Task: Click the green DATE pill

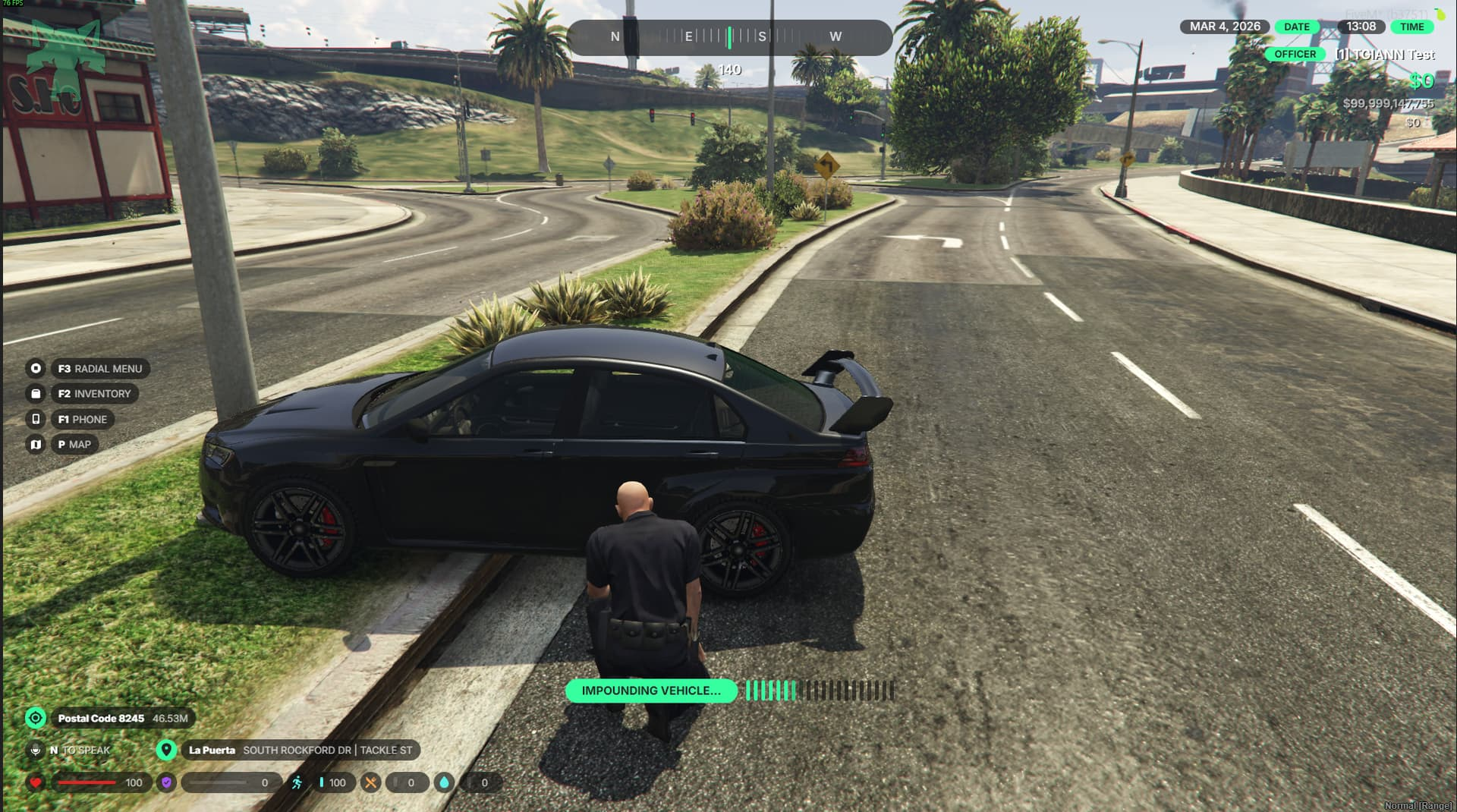Action: [x=1296, y=27]
